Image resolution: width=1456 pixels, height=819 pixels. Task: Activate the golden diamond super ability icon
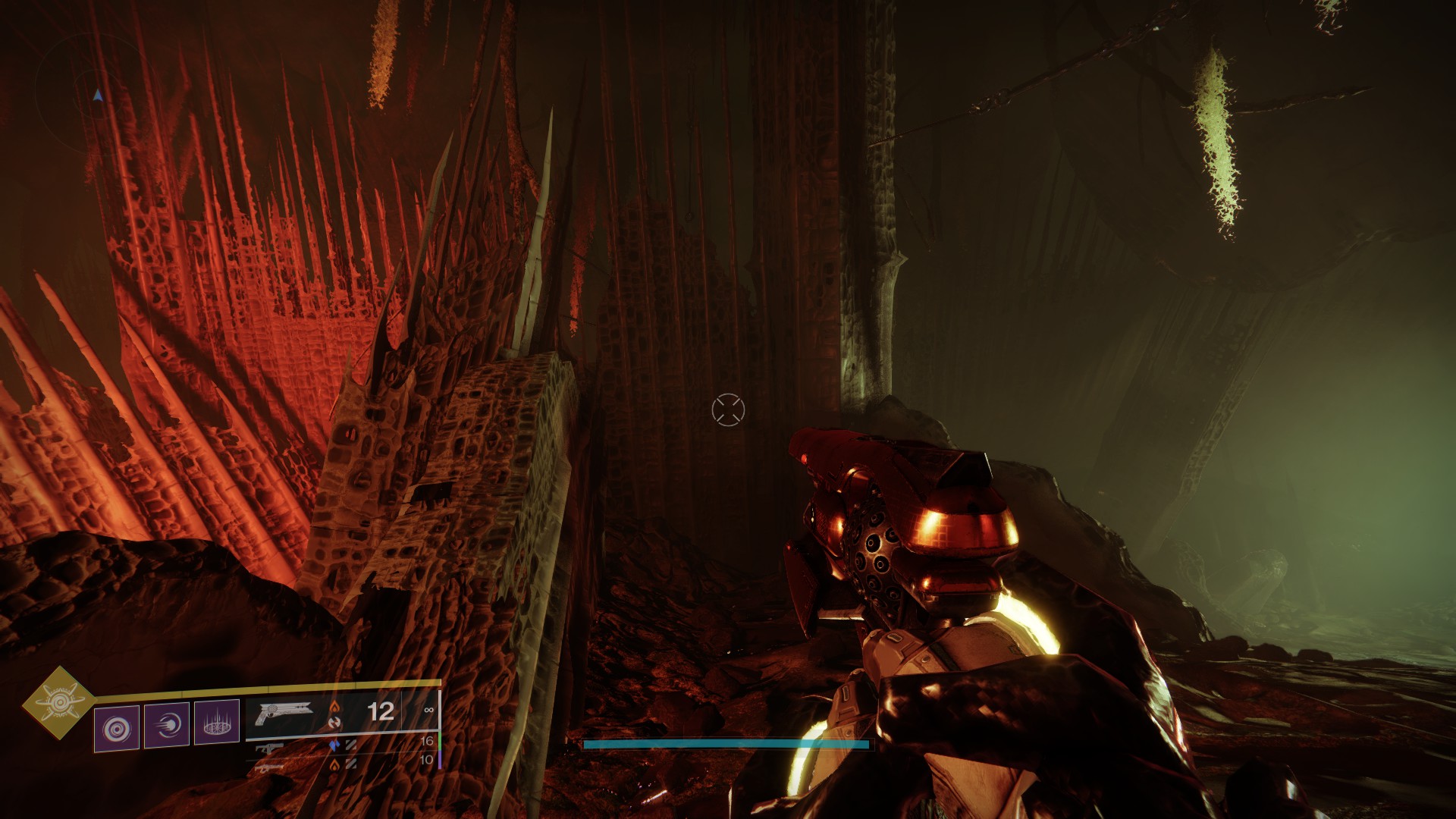[x=58, y=703]
